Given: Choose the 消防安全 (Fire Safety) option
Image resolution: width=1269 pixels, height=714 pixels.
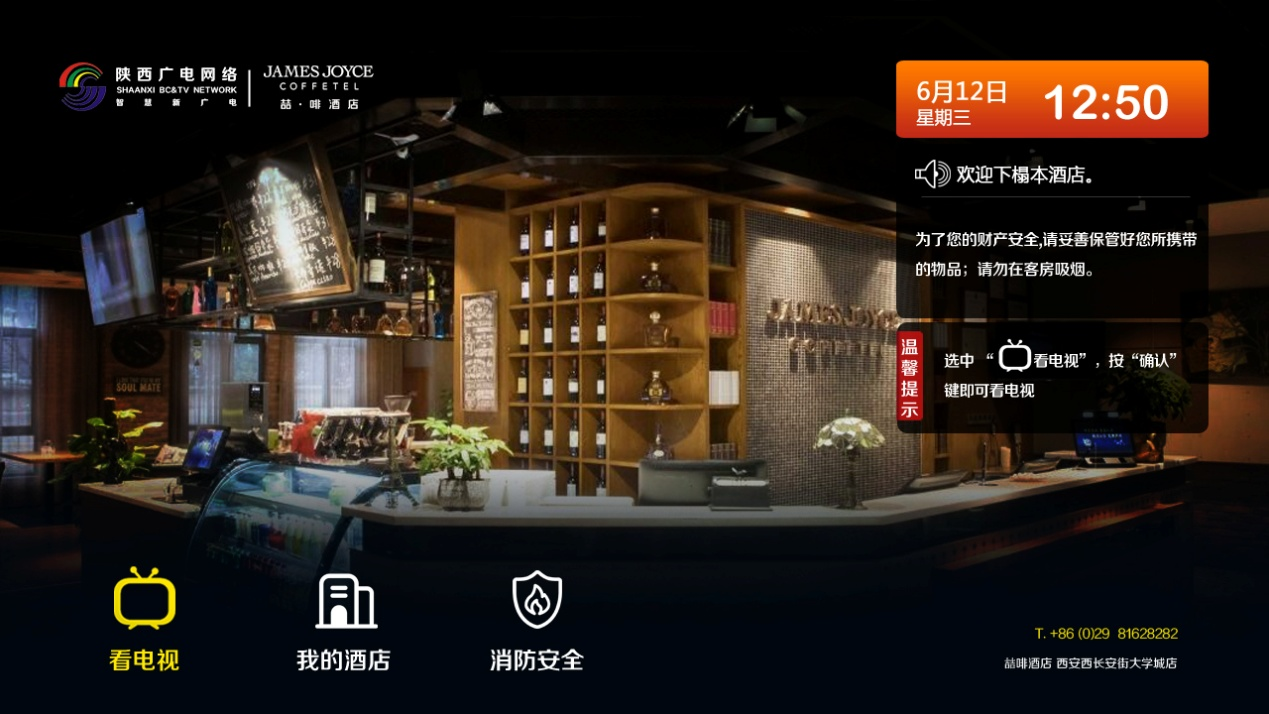Looking at the screenshot, I should pos(537,618).
